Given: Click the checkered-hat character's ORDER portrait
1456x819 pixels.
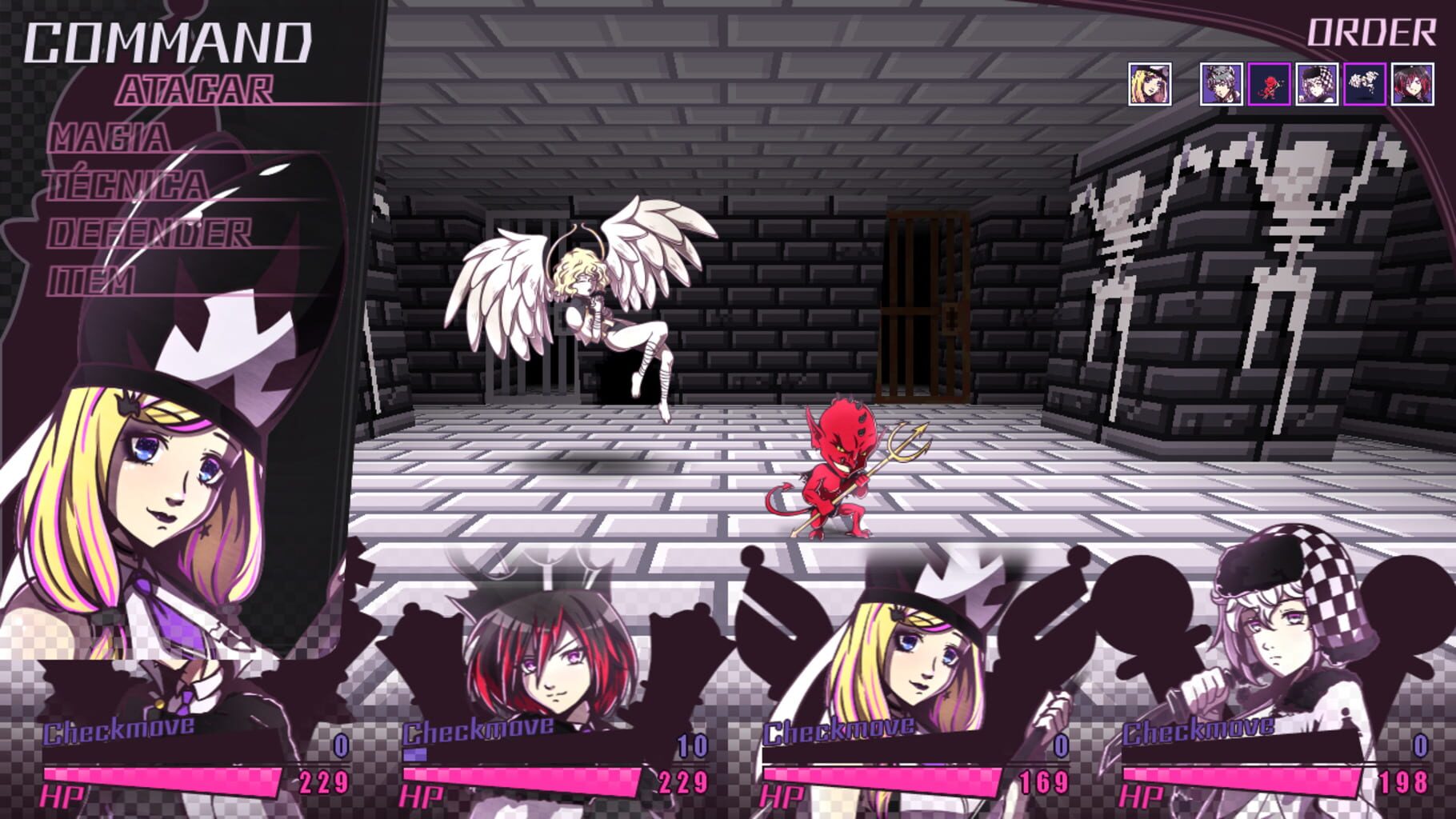Looking at the screenshot, I should 1316,85.
